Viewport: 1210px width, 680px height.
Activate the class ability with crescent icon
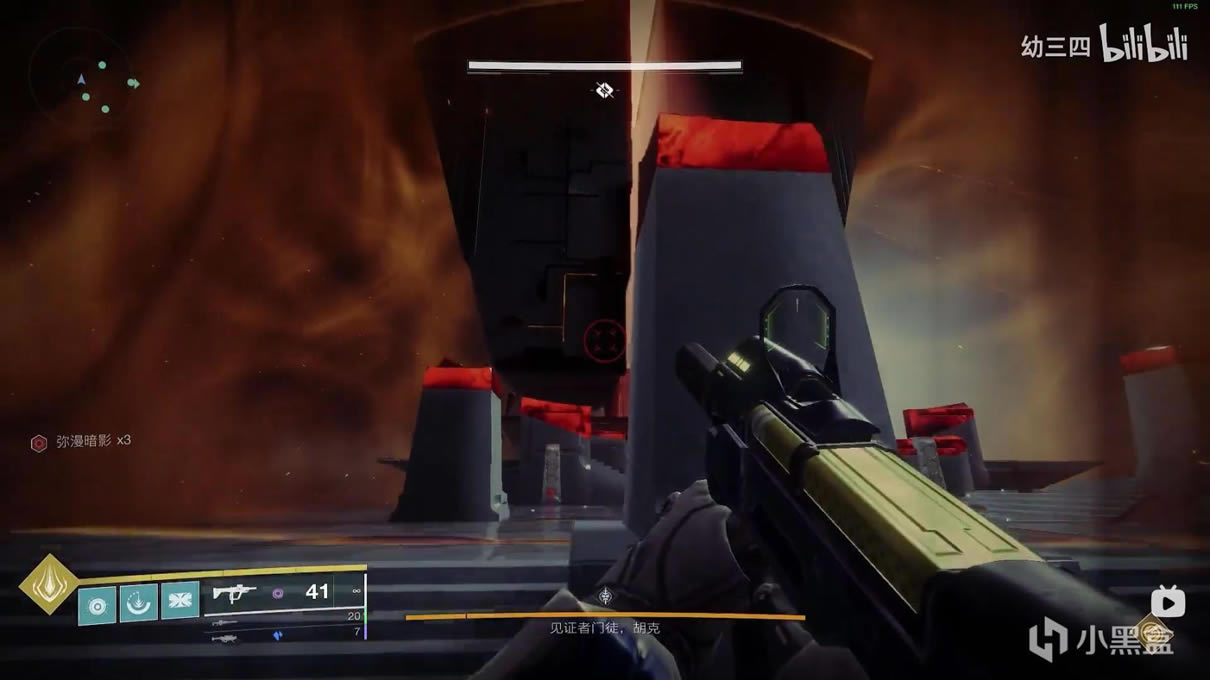(x=139, y=601)
